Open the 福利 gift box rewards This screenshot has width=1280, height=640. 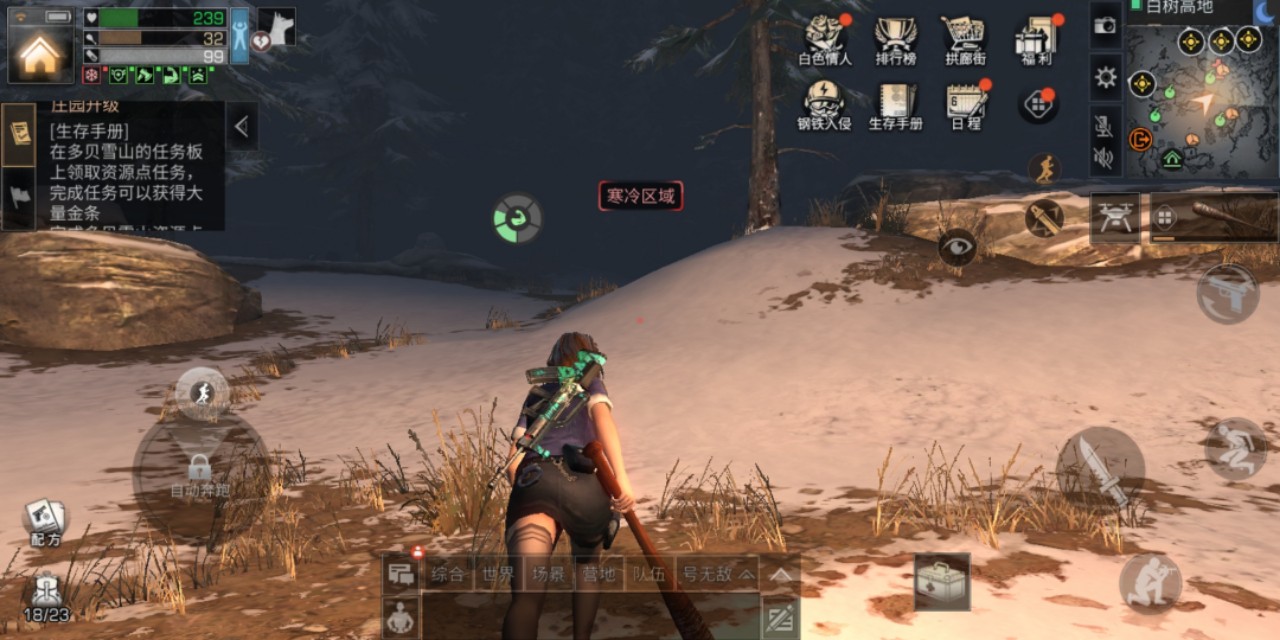(x=1035, y=38)
